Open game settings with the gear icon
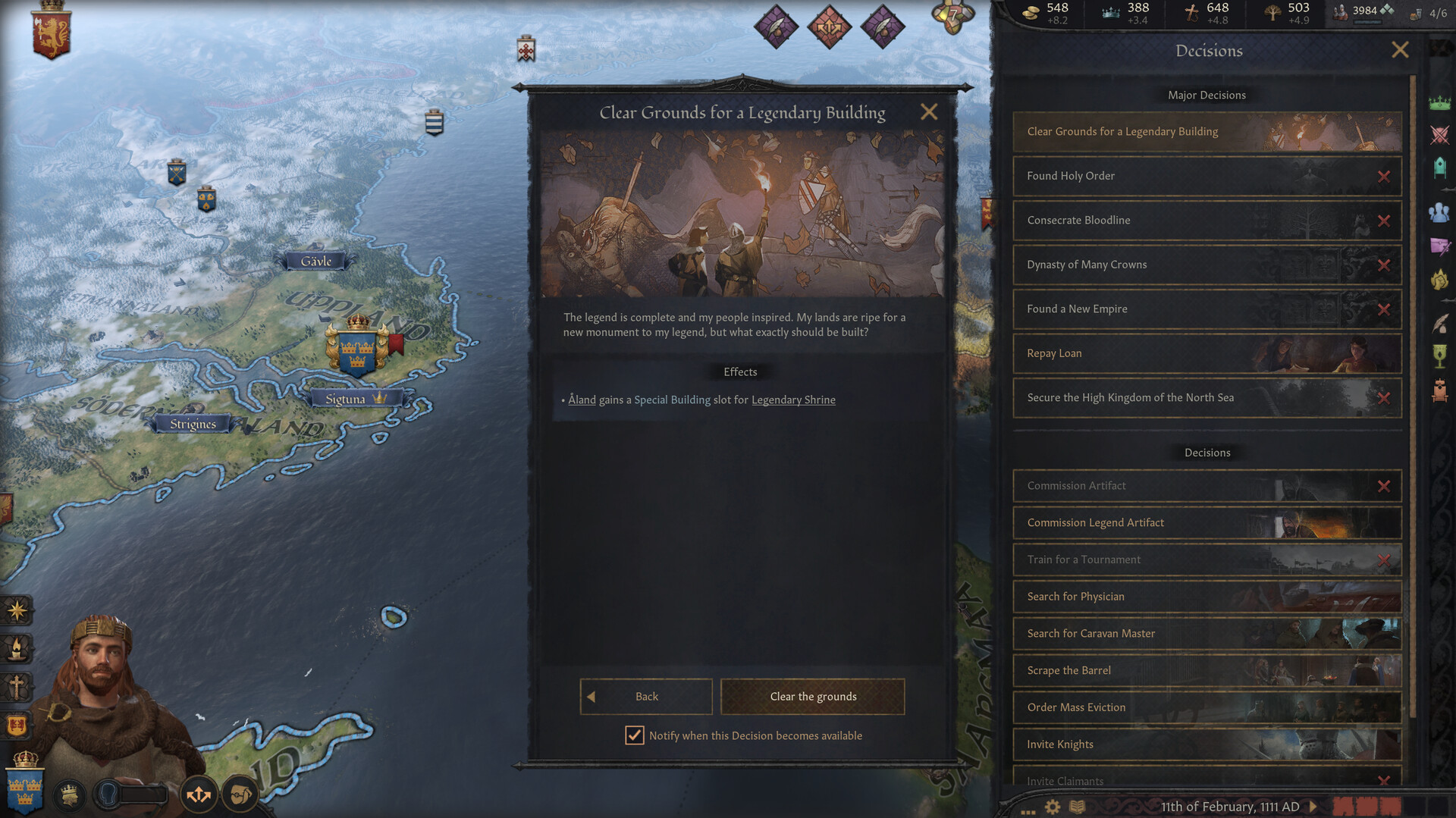This screenshot has height=818, width=1456. pyautogui.click(x=1052, y=806)
